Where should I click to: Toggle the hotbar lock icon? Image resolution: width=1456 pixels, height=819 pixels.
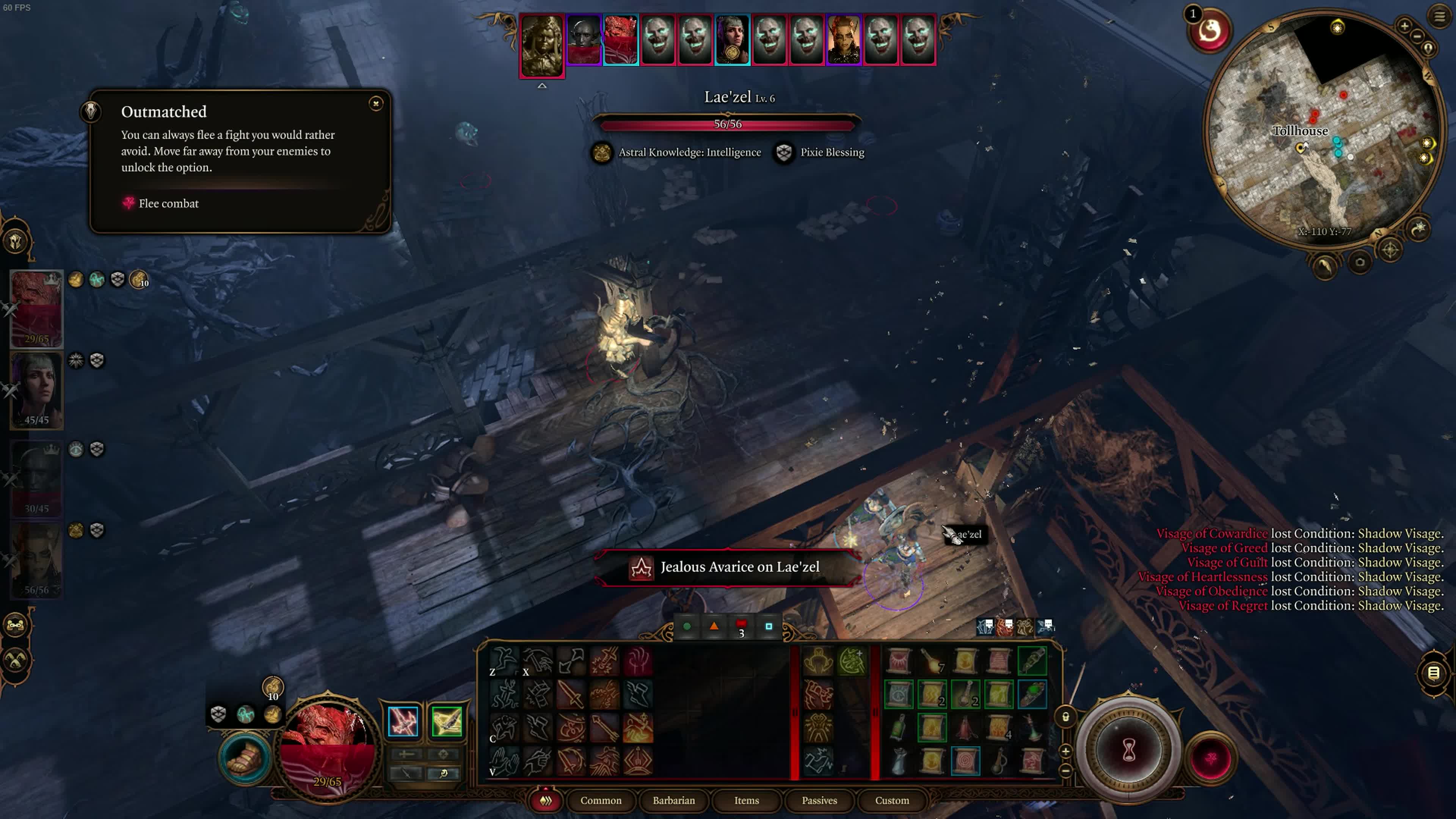(x=1065, y=717)
